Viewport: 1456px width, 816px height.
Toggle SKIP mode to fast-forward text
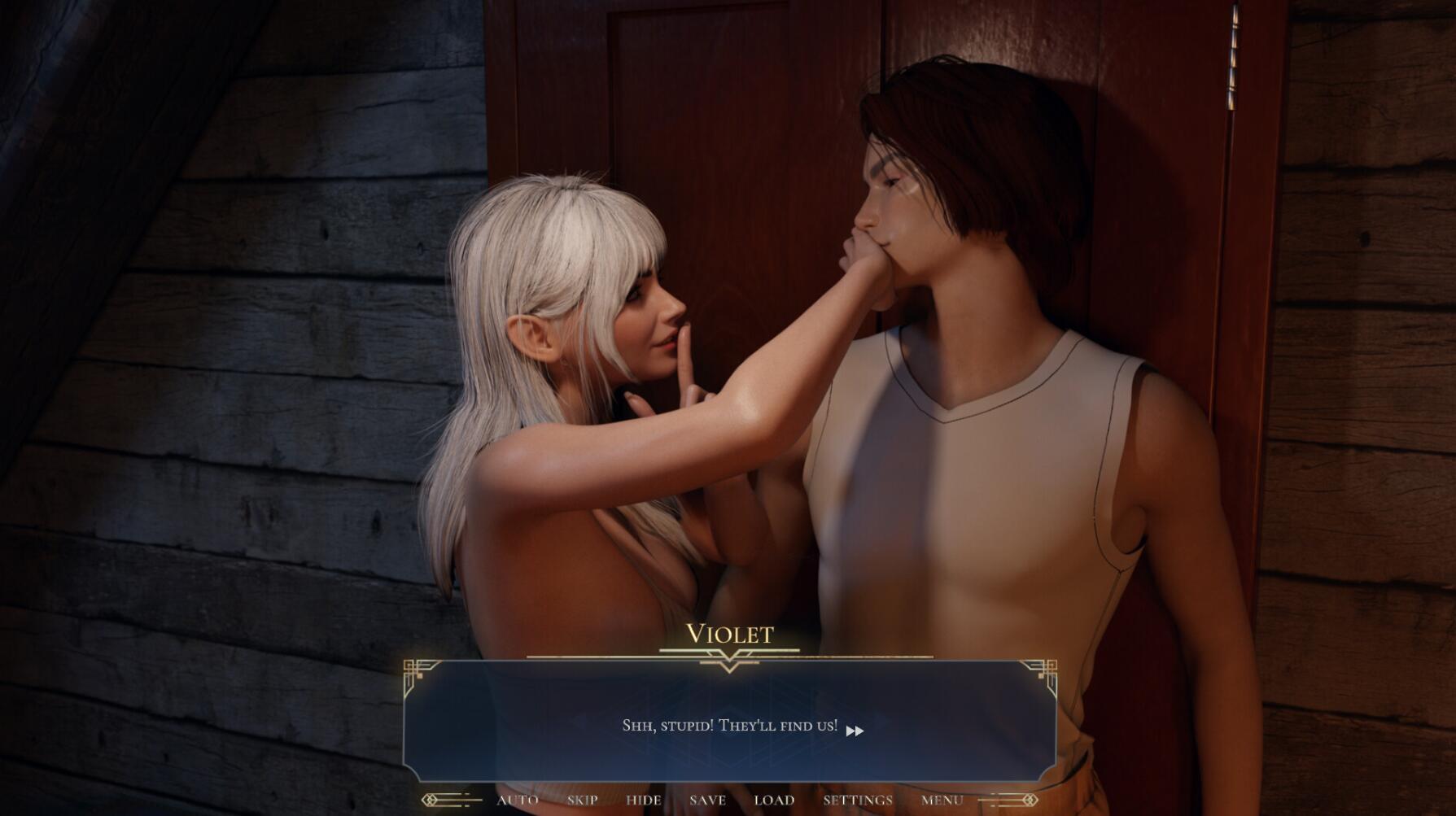(x=583, y=801)
